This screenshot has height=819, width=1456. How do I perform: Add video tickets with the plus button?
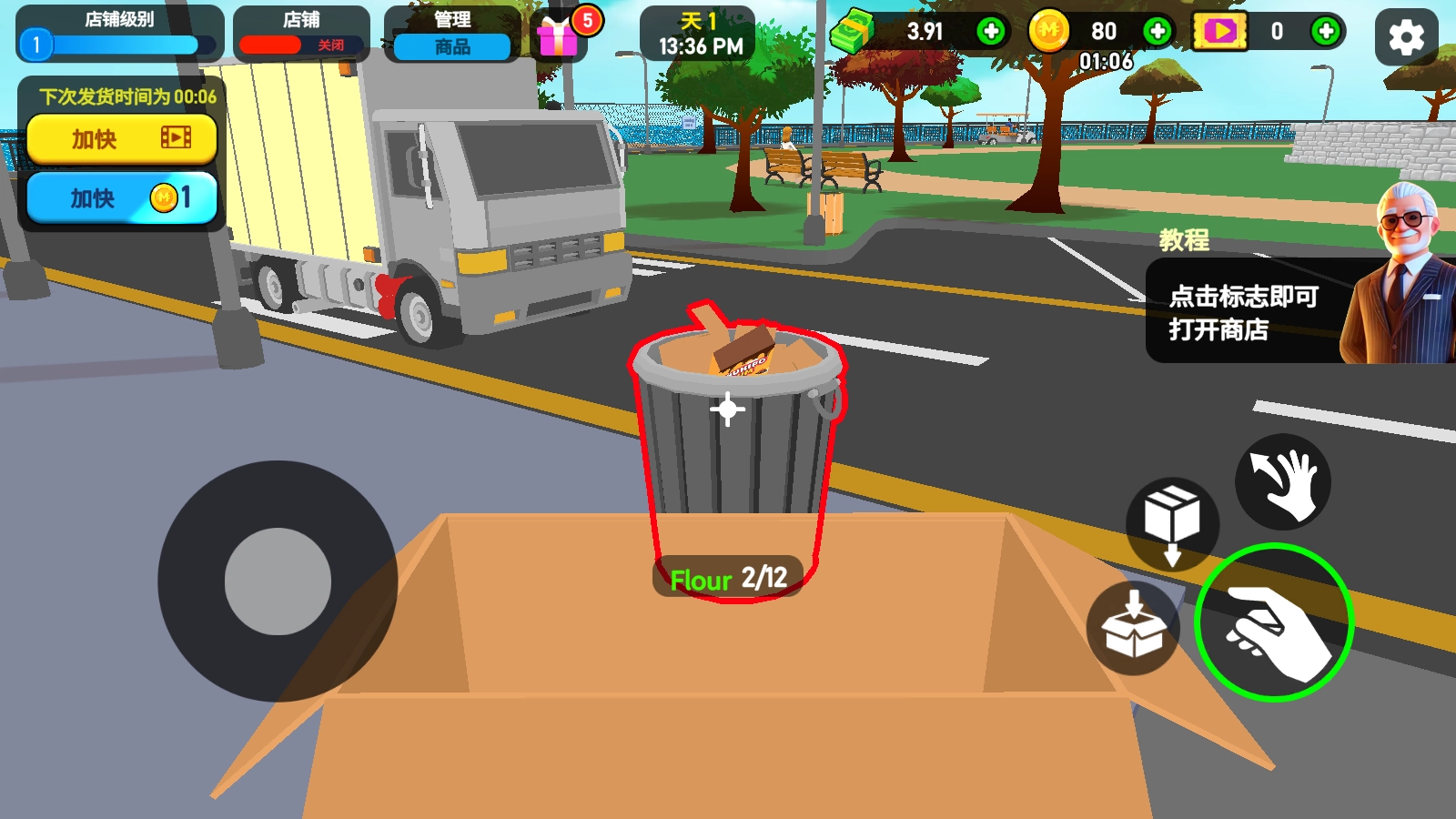point(1326,32)
